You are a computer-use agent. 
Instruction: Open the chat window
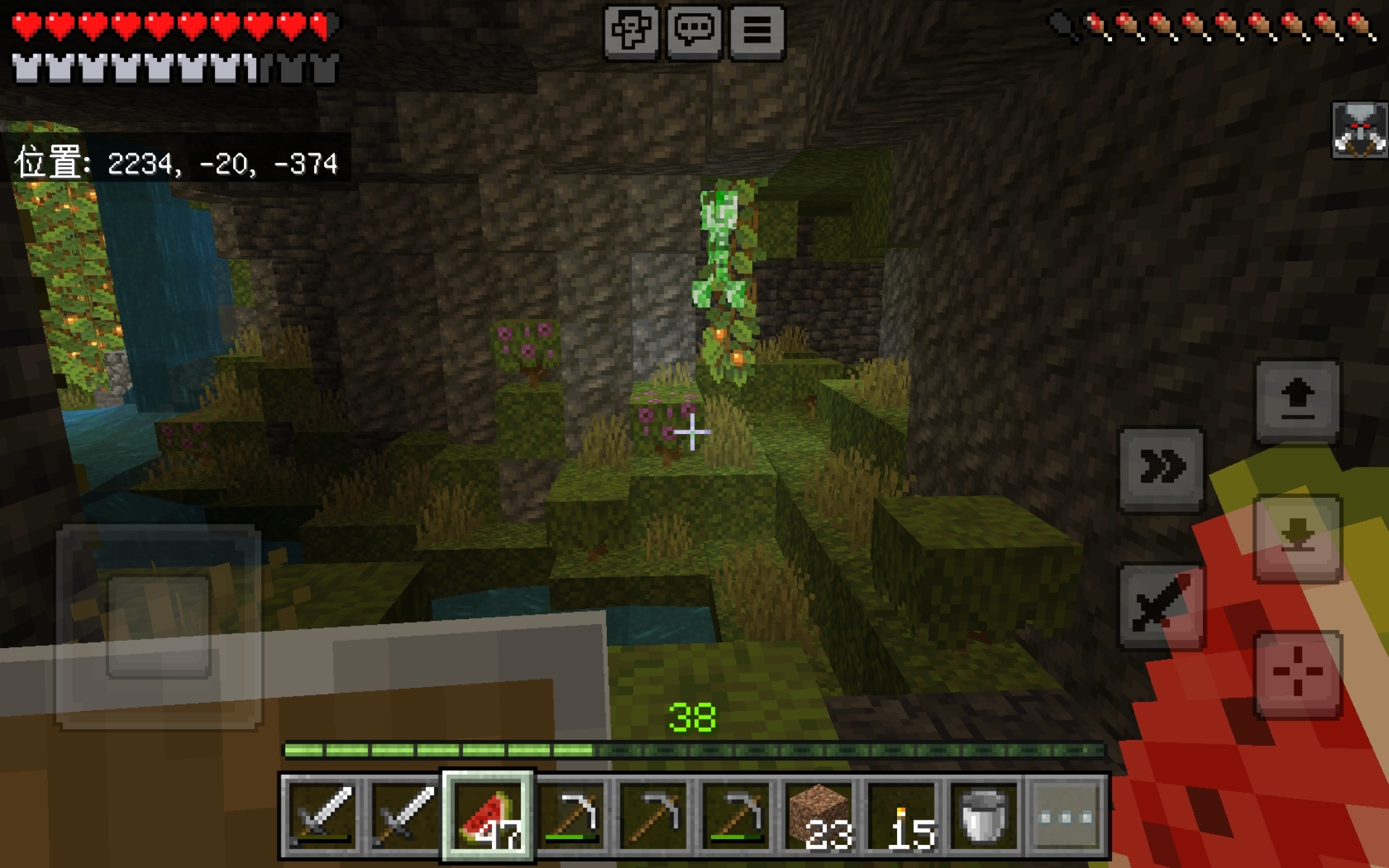click(694, 32)
